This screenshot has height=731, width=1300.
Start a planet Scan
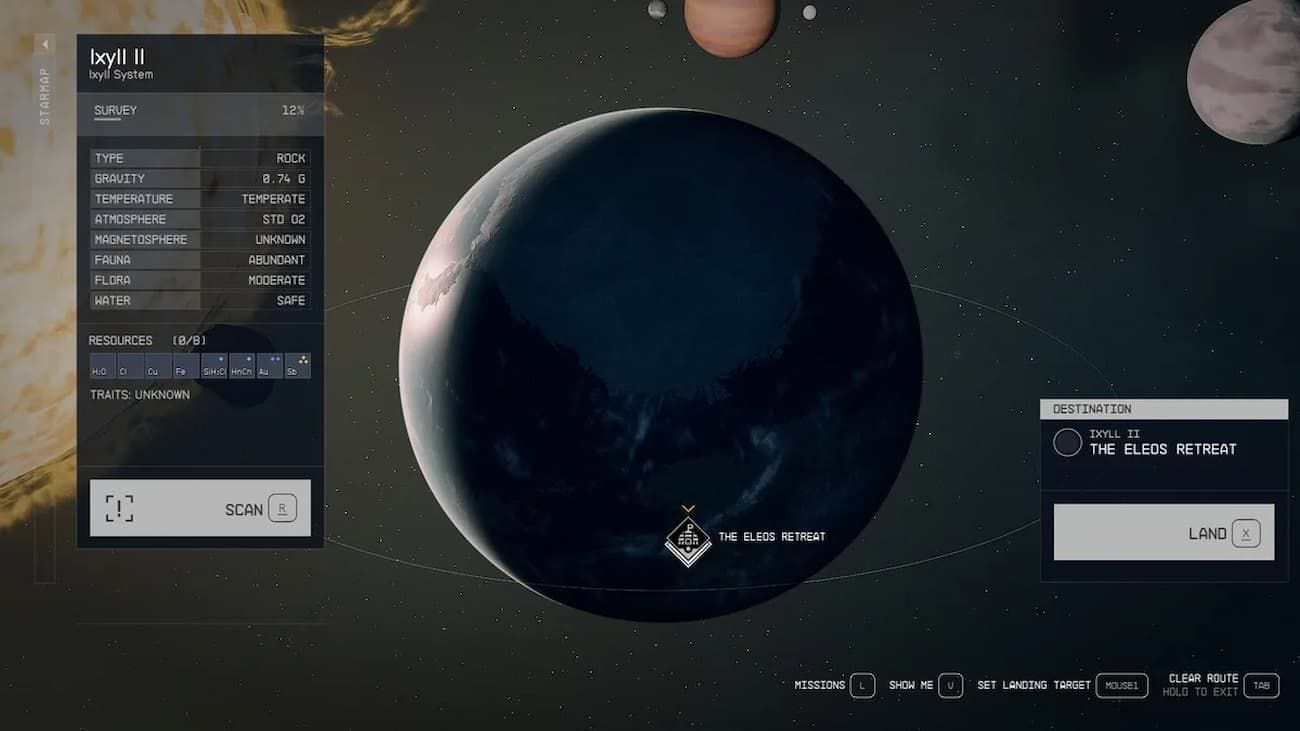[199, 507]
